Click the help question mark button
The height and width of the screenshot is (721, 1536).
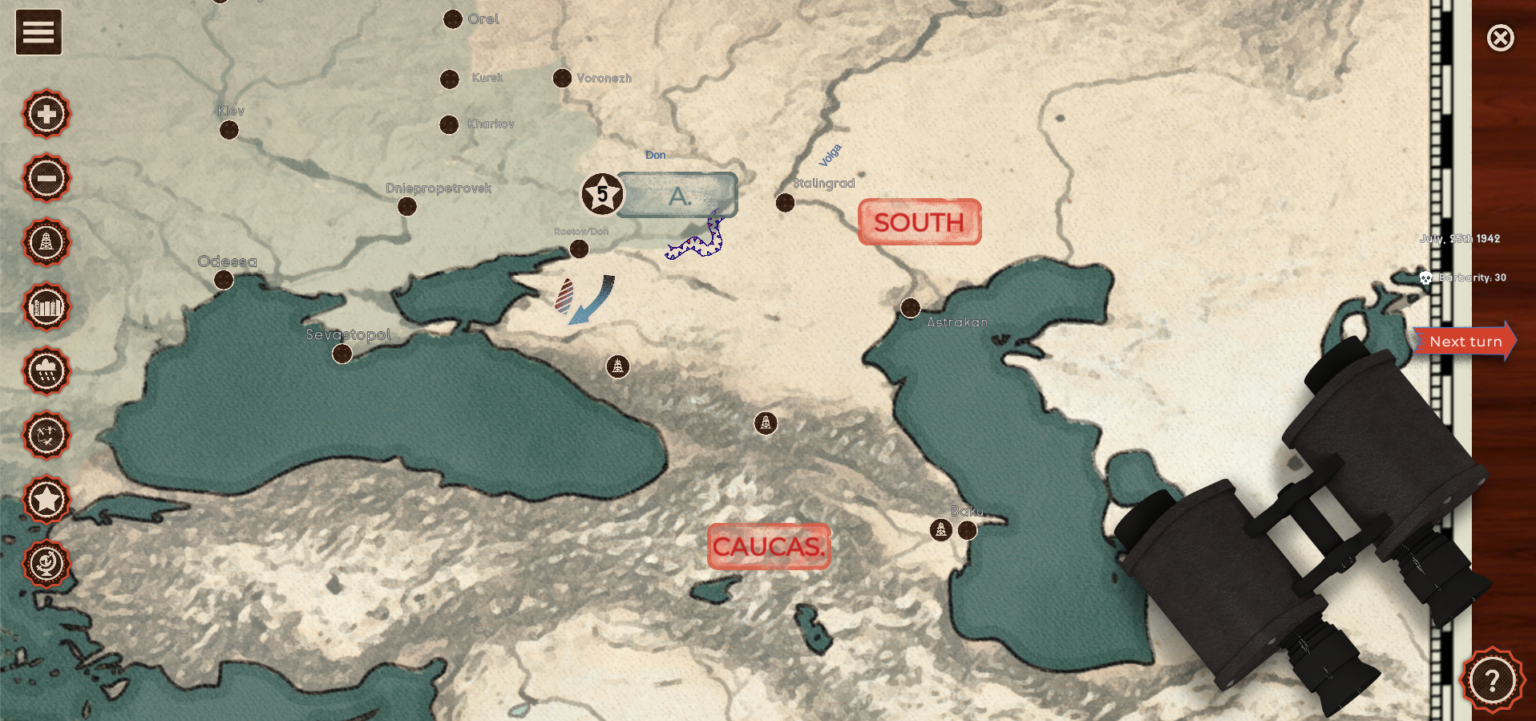click(1492, 678)
